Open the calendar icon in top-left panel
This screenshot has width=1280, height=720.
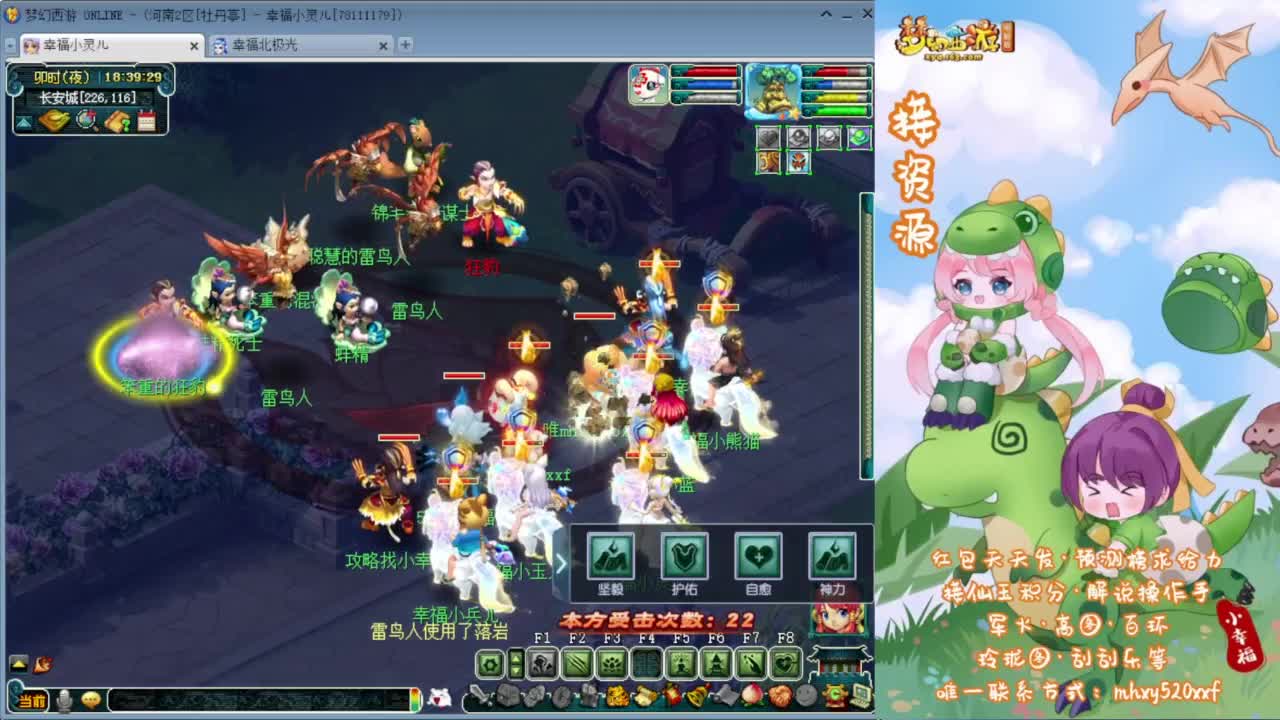[x=146, y=120]
